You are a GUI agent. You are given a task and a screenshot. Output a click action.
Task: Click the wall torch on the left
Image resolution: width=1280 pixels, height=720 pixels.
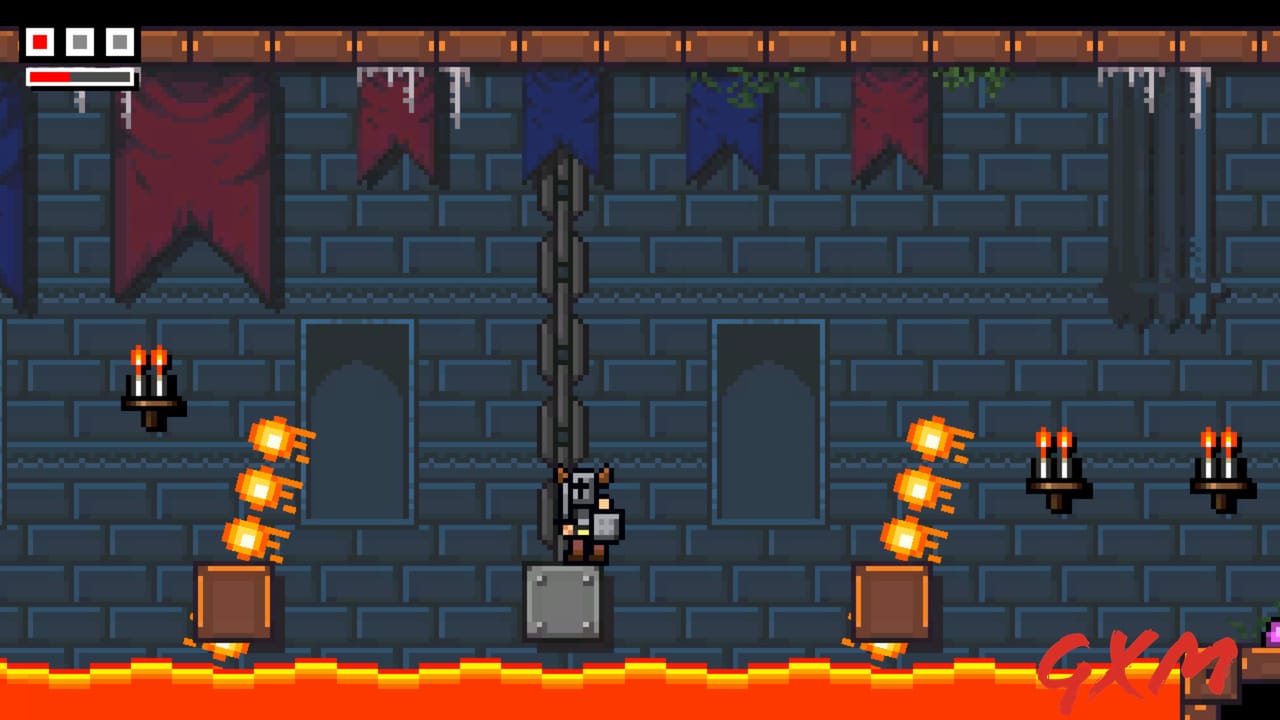point(150,385)
